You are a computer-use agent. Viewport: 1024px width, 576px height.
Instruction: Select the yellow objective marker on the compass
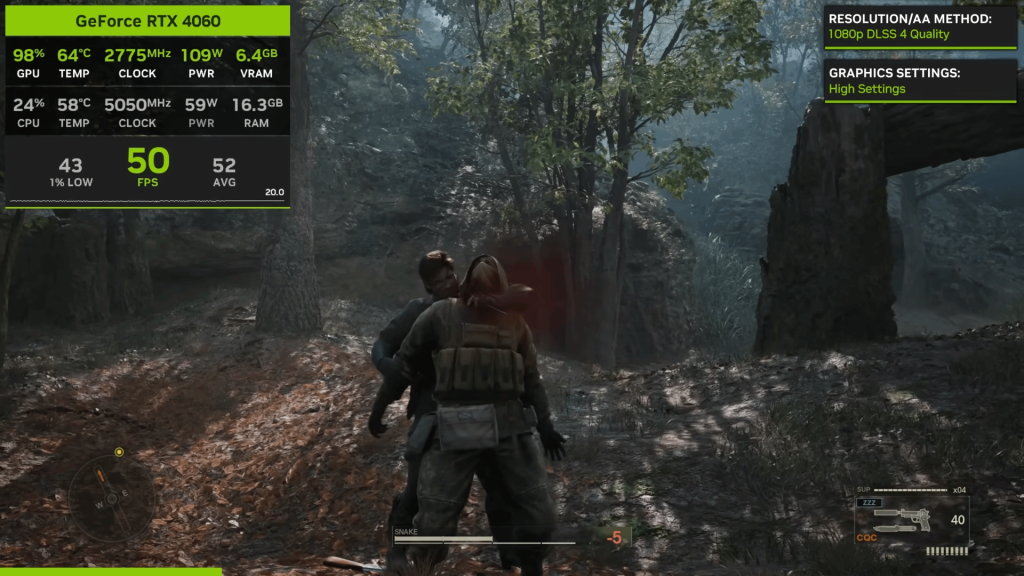point(119,452)
